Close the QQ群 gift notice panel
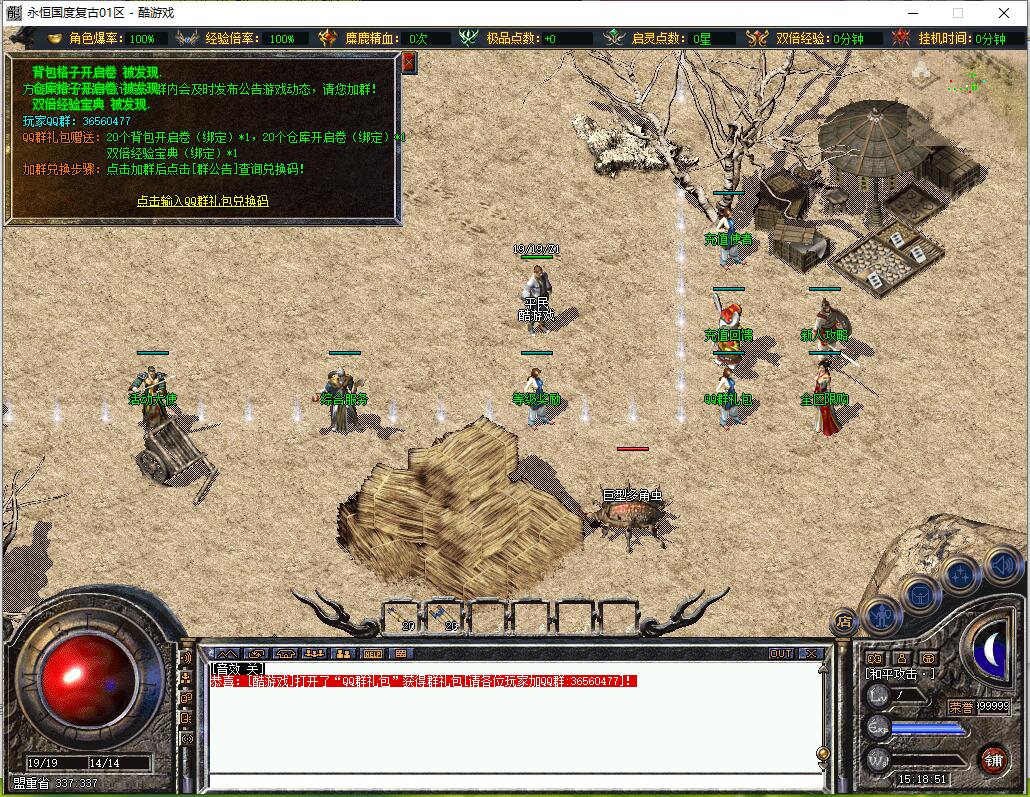The width and height of the screenshot is (1030, 797). click(408, 63)
